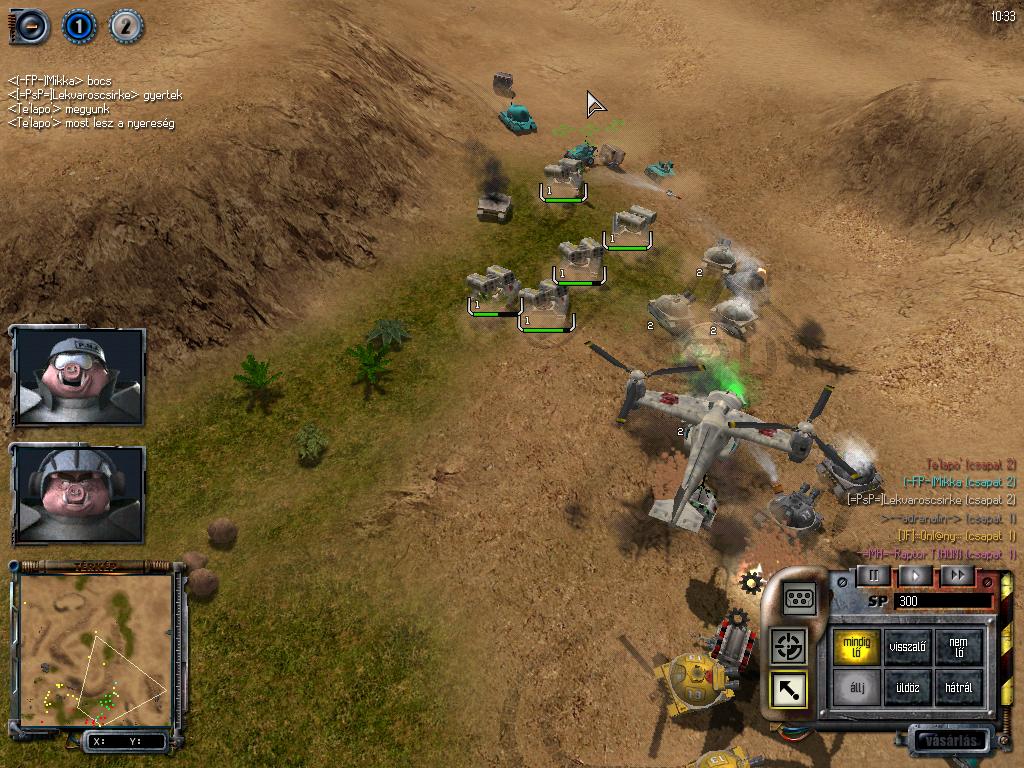Image resolution: width=1024 pixels, height=768 pixels.
Task: Choose the 'visszalő' return-fire stance
Action: tap(908, 646)
